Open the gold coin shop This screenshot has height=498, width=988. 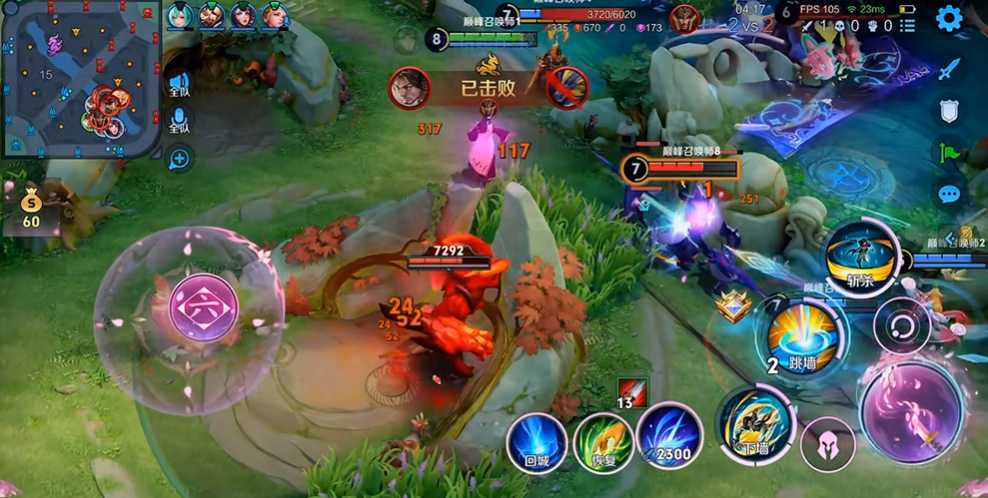[31, 207]
